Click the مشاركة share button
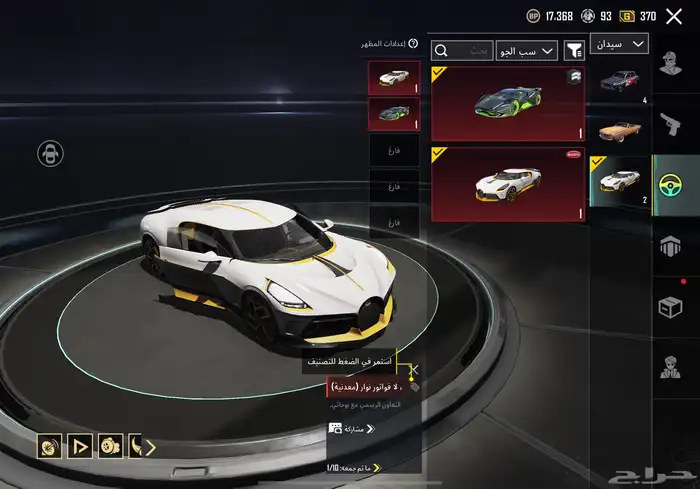The width and height of the screenshot is (700, 489). click(350, 428)
